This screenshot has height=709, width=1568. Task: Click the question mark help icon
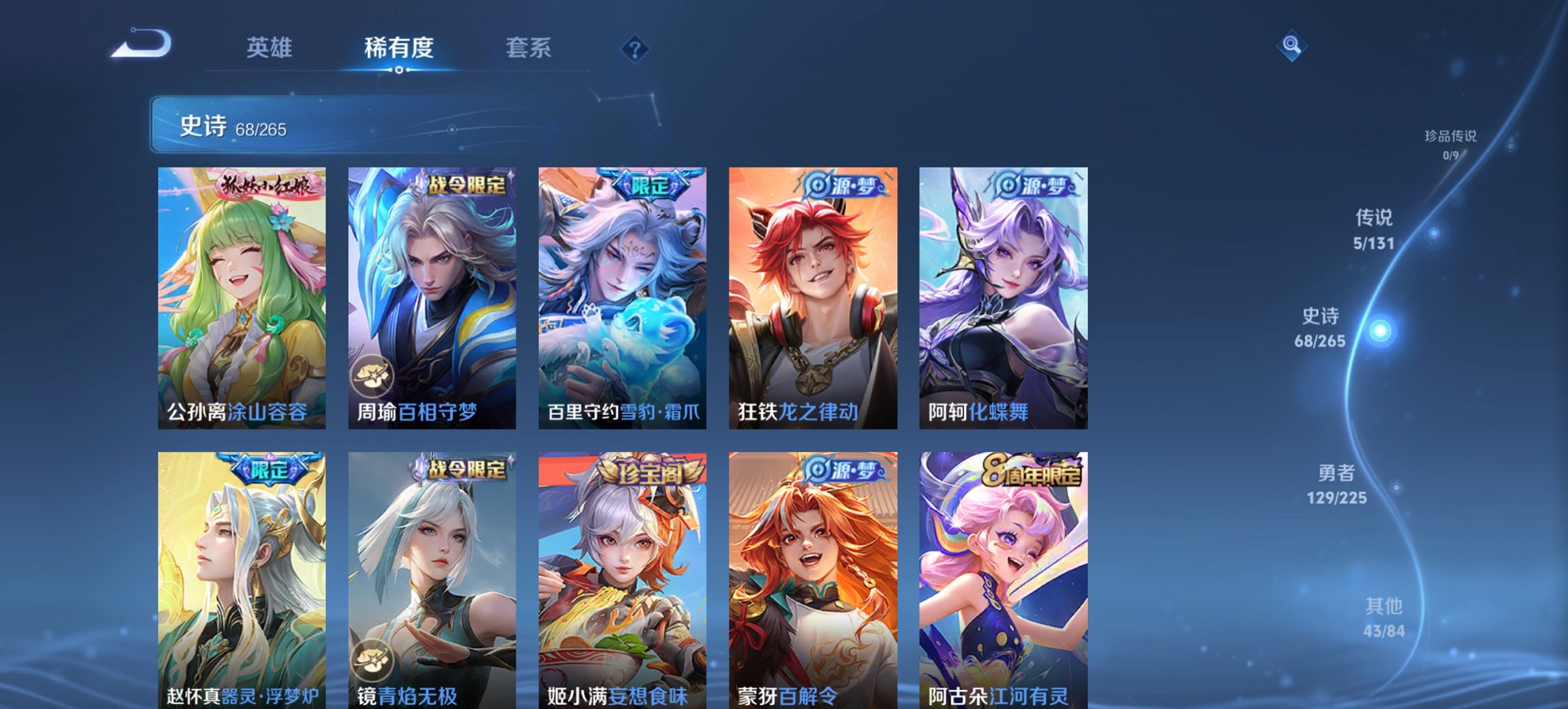pos(635,49)
